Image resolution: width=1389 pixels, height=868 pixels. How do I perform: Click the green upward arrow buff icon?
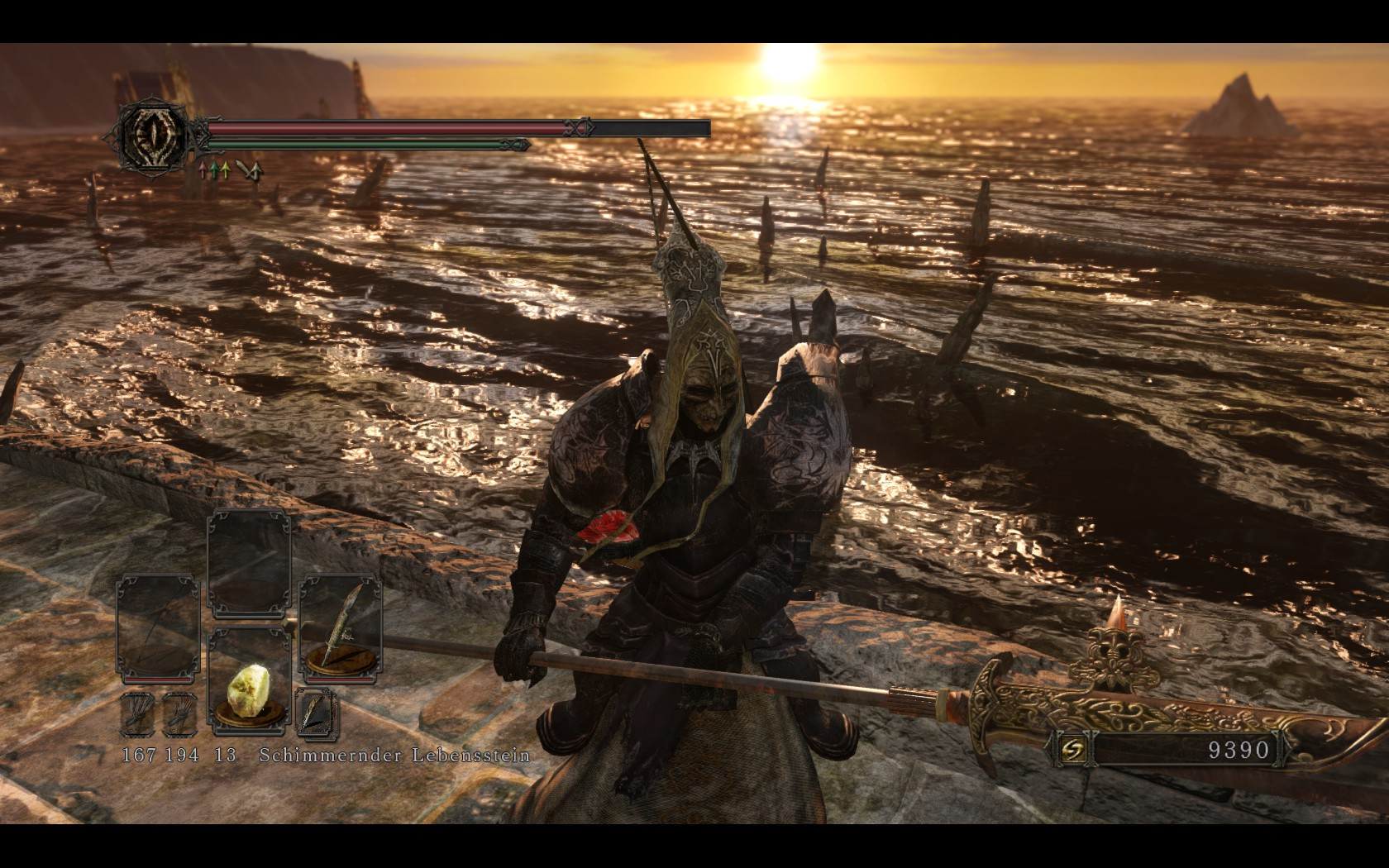[x=214, y=171]
